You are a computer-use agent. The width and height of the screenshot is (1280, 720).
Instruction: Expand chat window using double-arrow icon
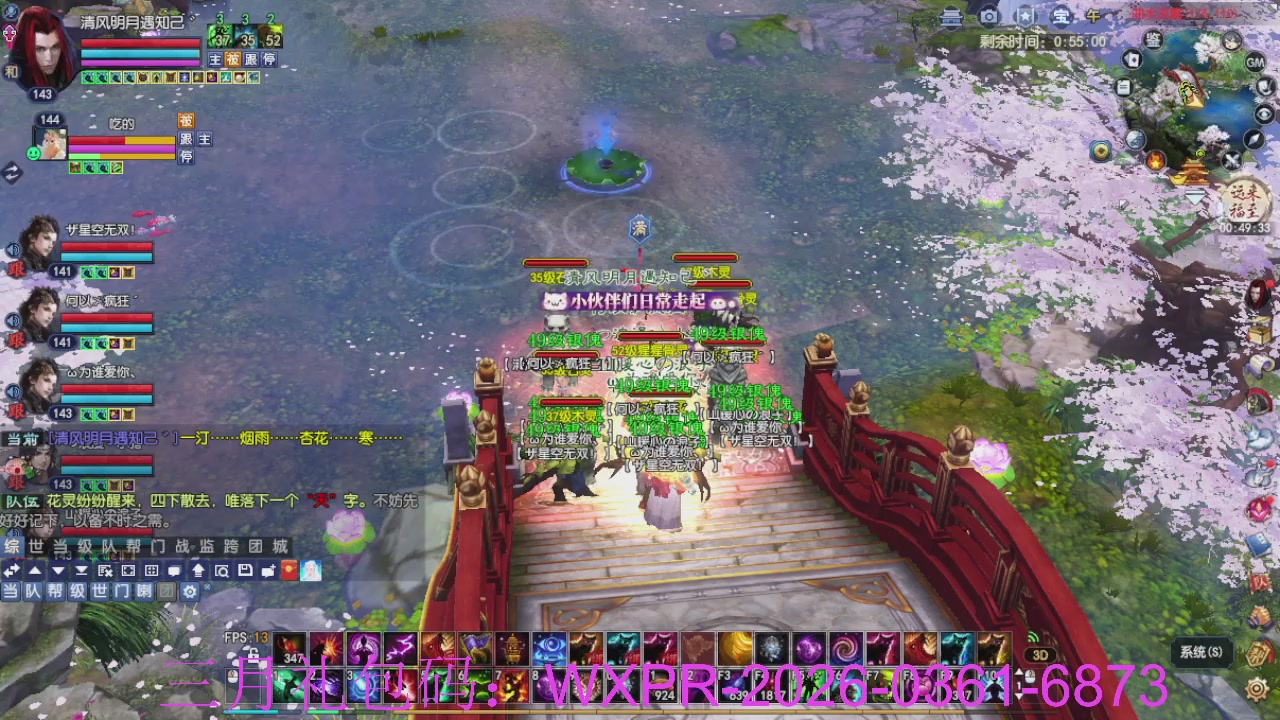[x=12, y=570]
